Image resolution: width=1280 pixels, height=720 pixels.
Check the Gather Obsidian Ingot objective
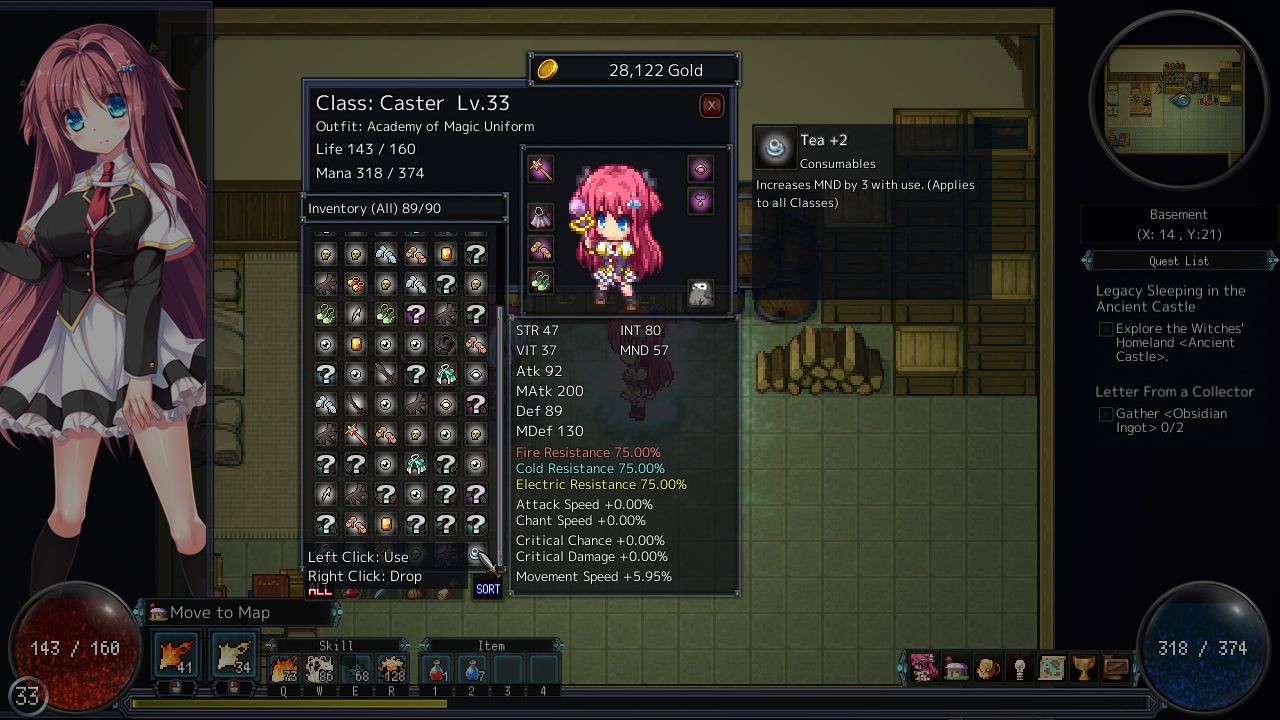pos(1106,414)
